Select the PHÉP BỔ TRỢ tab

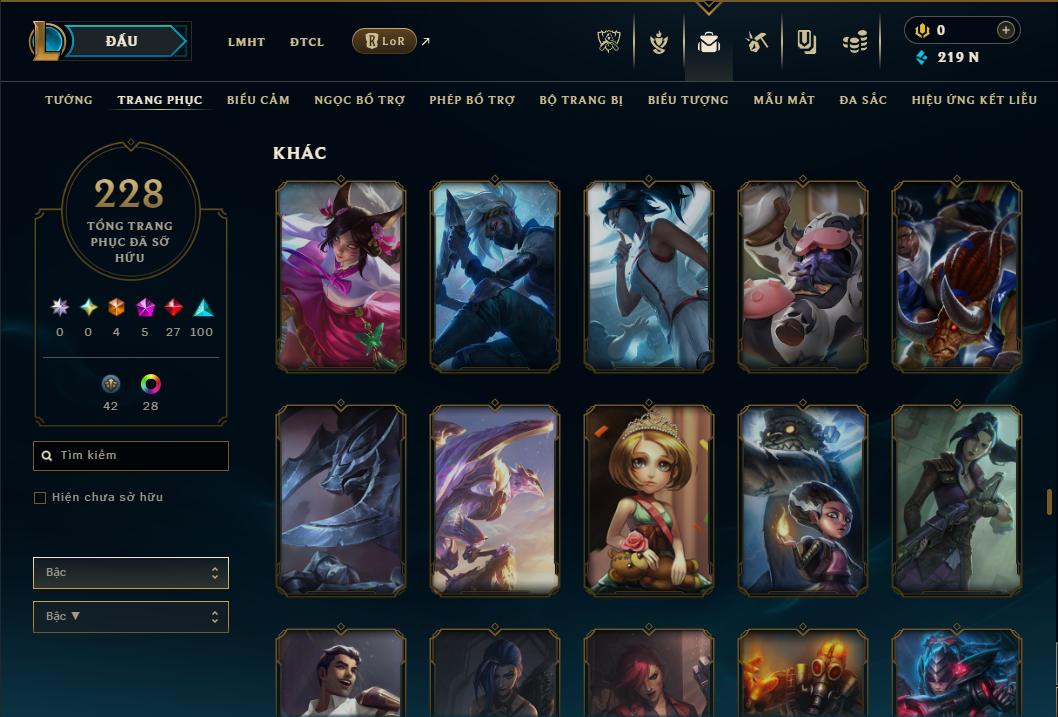[x=472, y=100]
